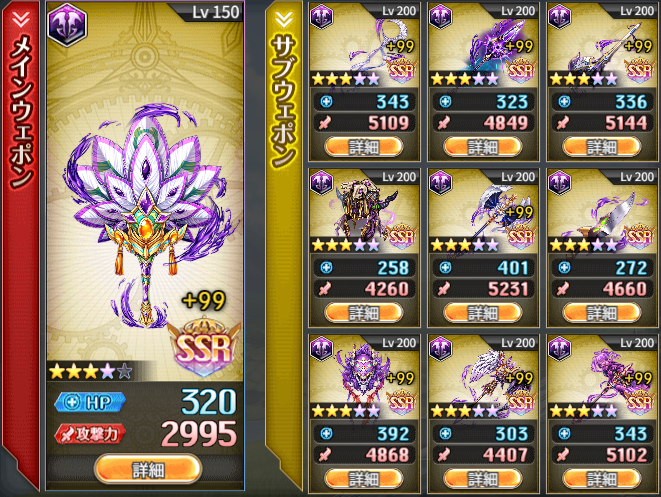Open 詳細 for sub weapon with 4260 attack
This screenshot has height=497, width=661.
pyautogui.click(x=362, y=312)
